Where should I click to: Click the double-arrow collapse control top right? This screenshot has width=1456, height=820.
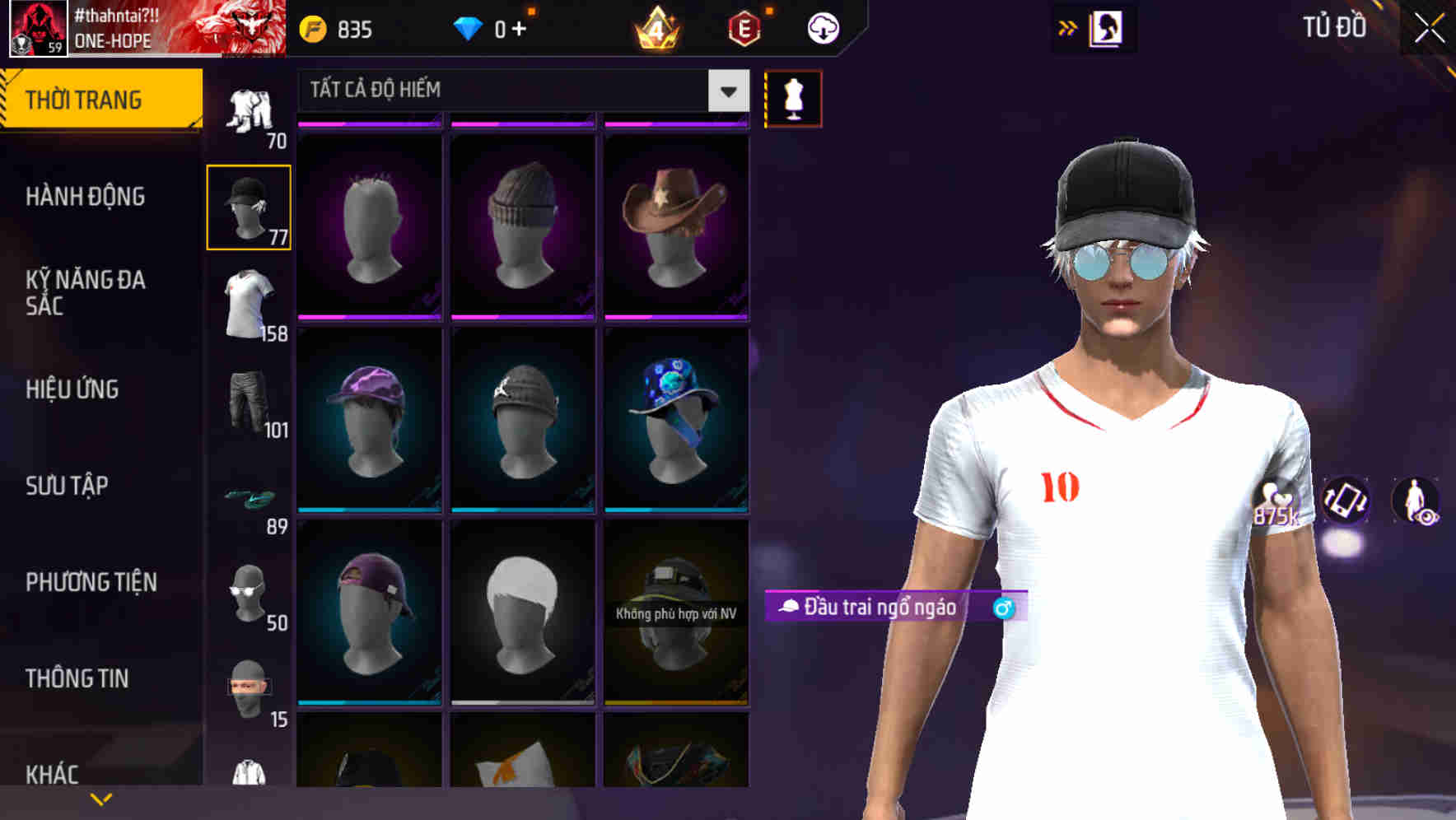[1068, 27]
